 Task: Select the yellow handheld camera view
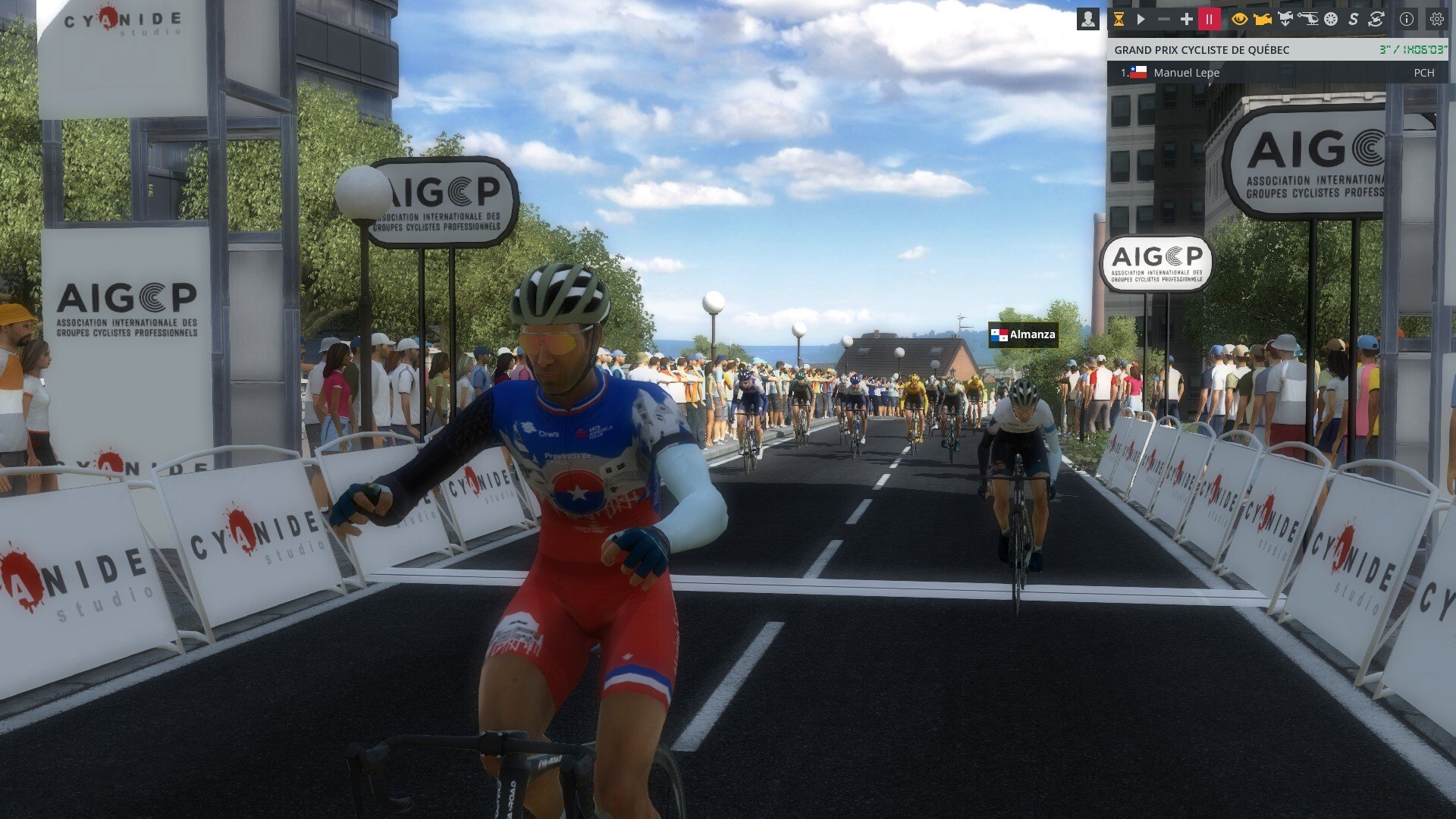pyautogui.click(x=1262, y=20)
